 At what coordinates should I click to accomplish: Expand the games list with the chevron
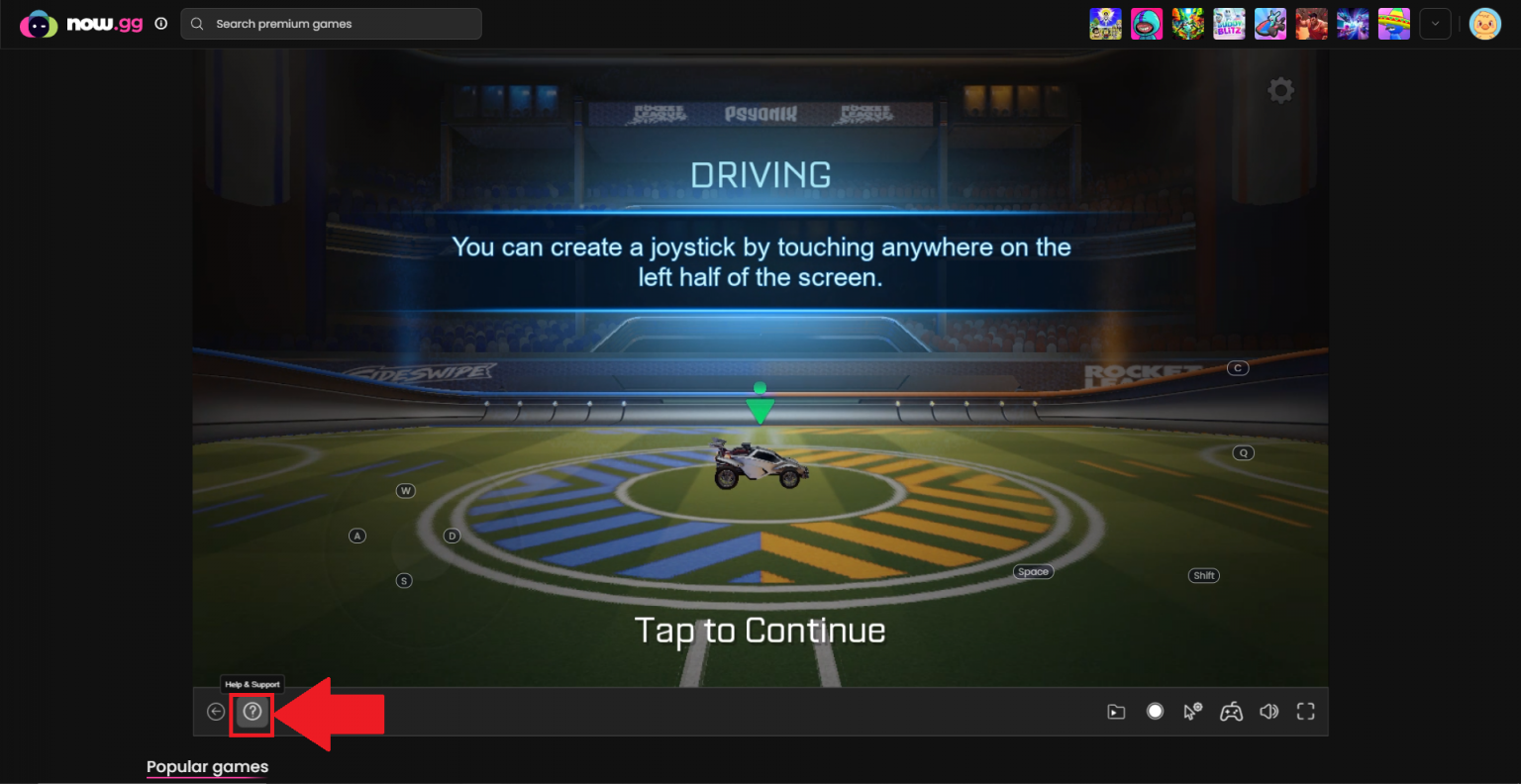point(1435,24)
